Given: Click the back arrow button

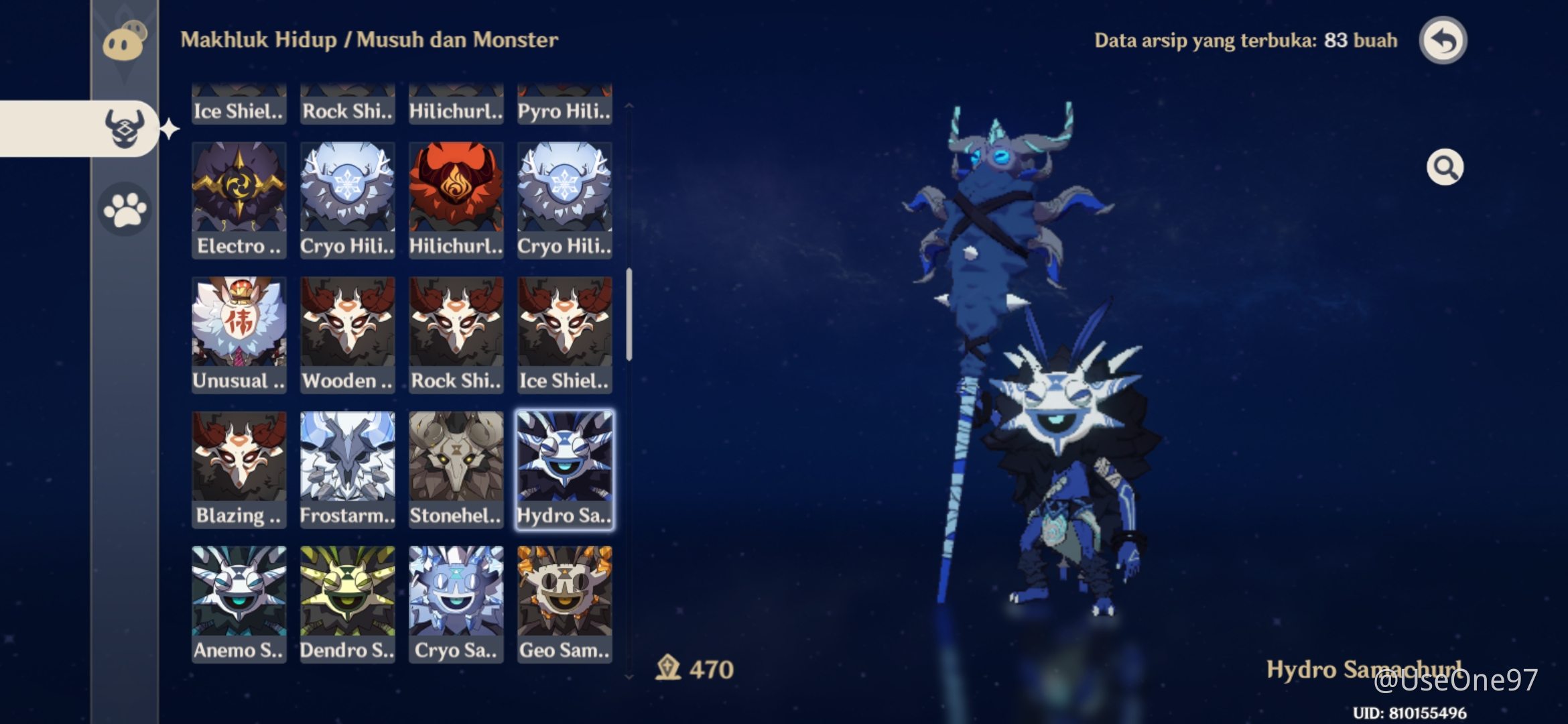Looking at the screenshot, I should click(1443, 41).
